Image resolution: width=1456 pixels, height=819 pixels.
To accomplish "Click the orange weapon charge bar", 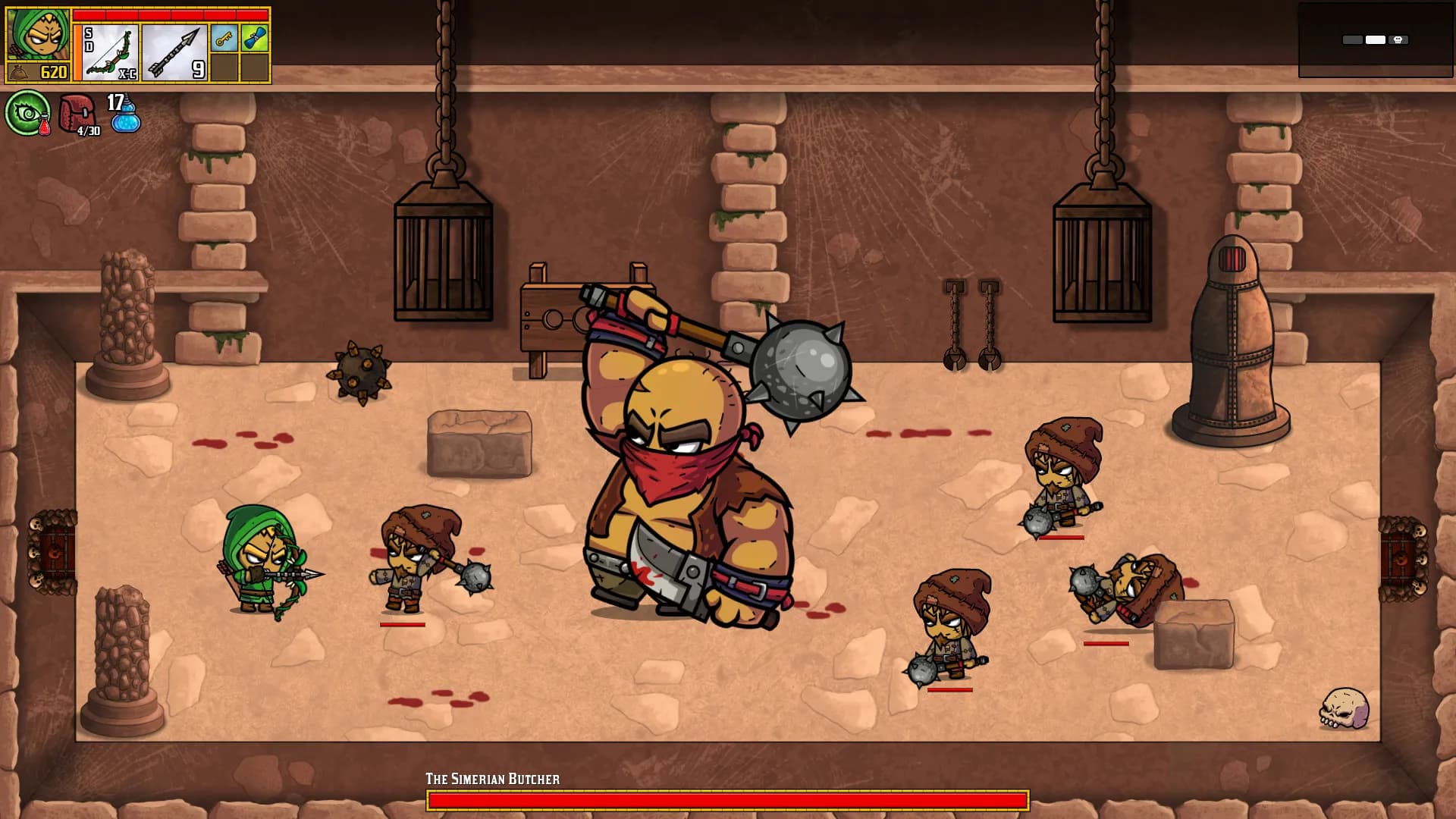I will pos(77,52).
